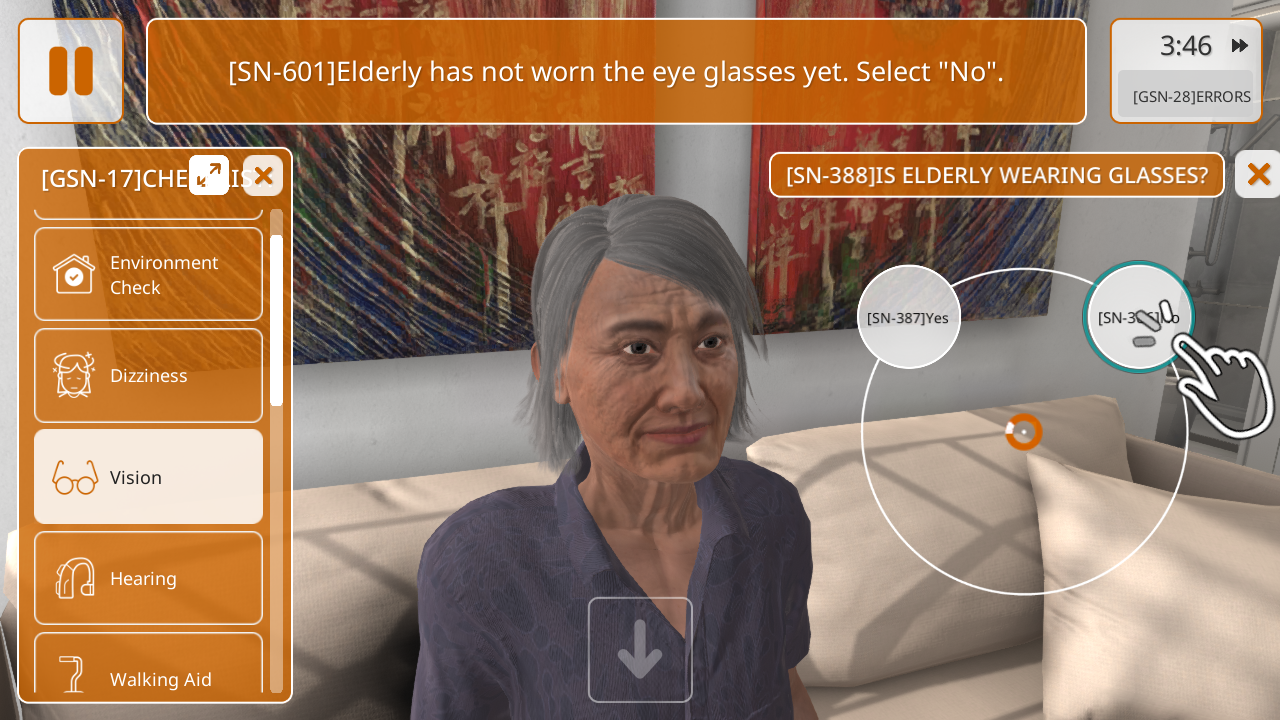1280x720 pixels.
Task: Open the Environment Check item
Action: (x=148, y=274)
